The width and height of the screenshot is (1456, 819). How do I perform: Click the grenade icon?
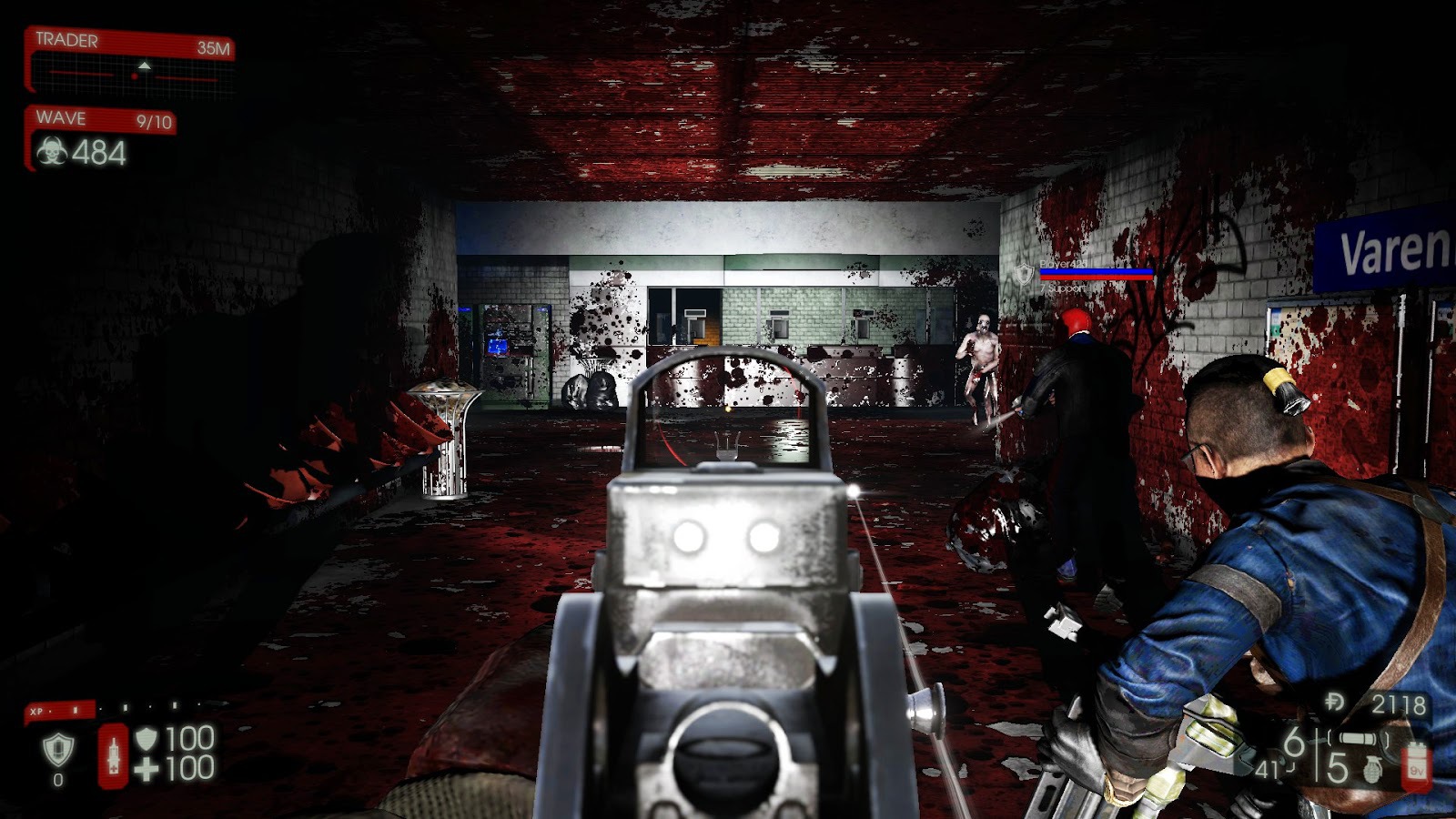point(1373,770)
